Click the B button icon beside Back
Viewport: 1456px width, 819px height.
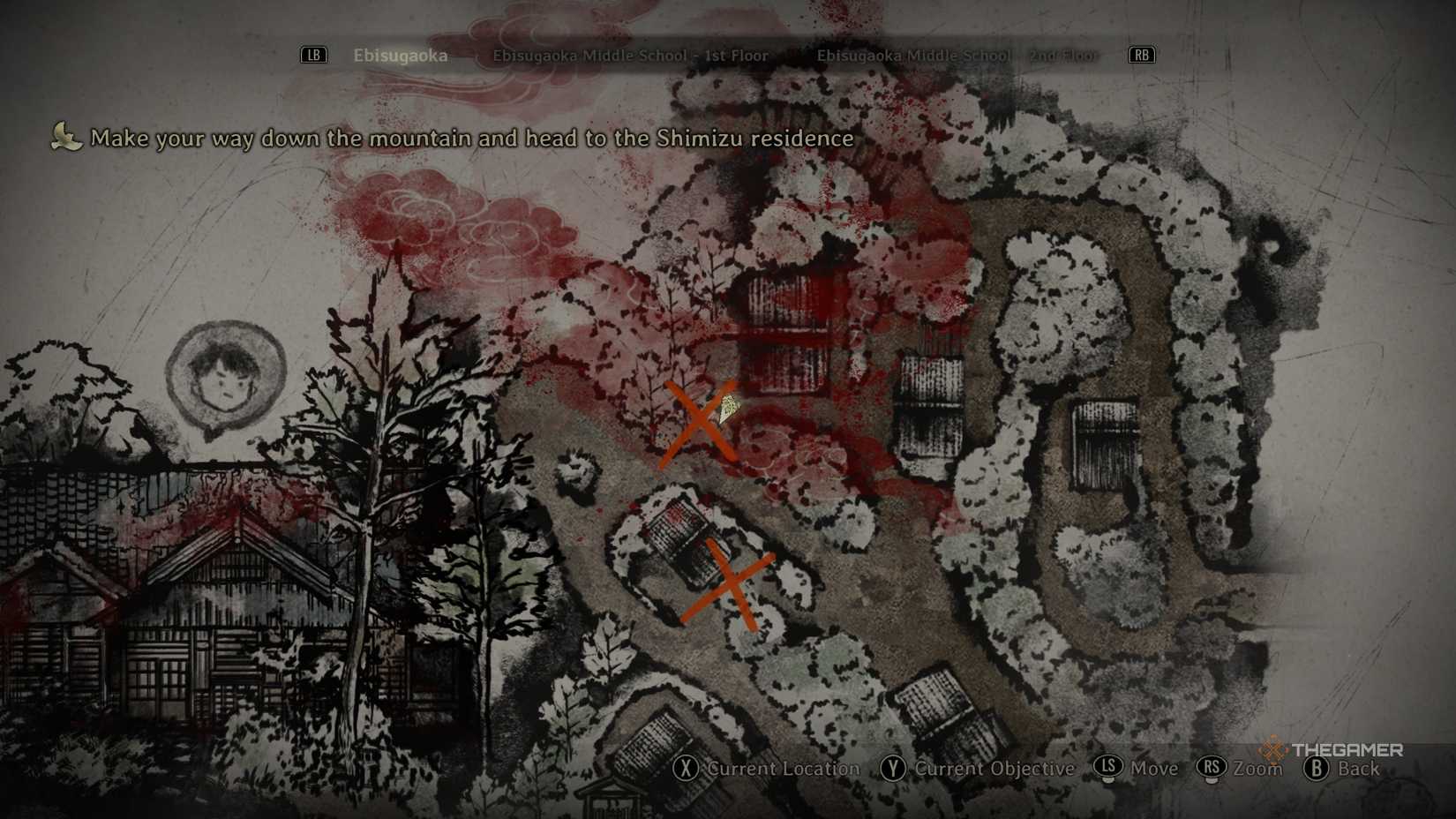click(1317, 770)
